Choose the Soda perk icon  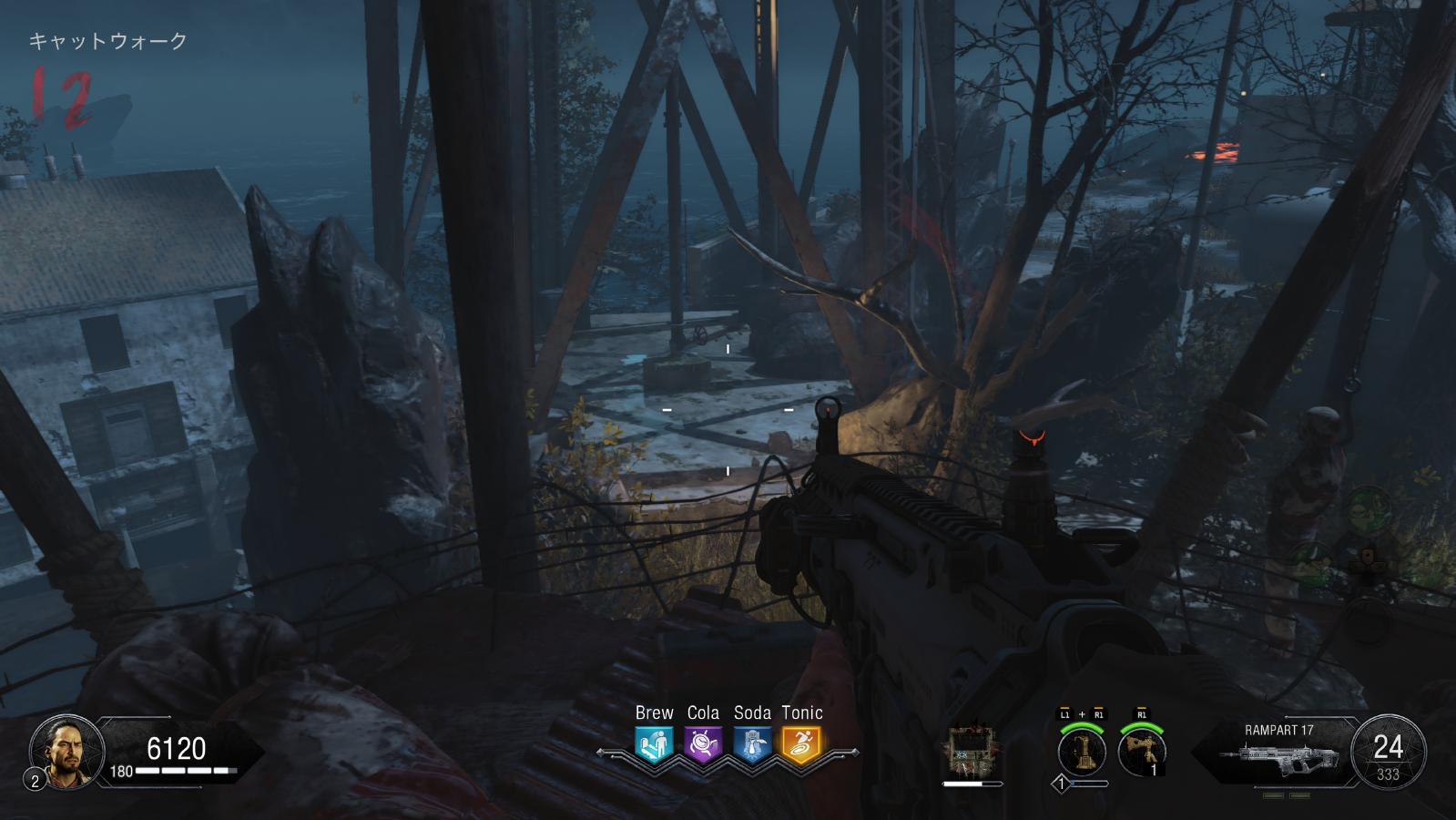[752, 744]
